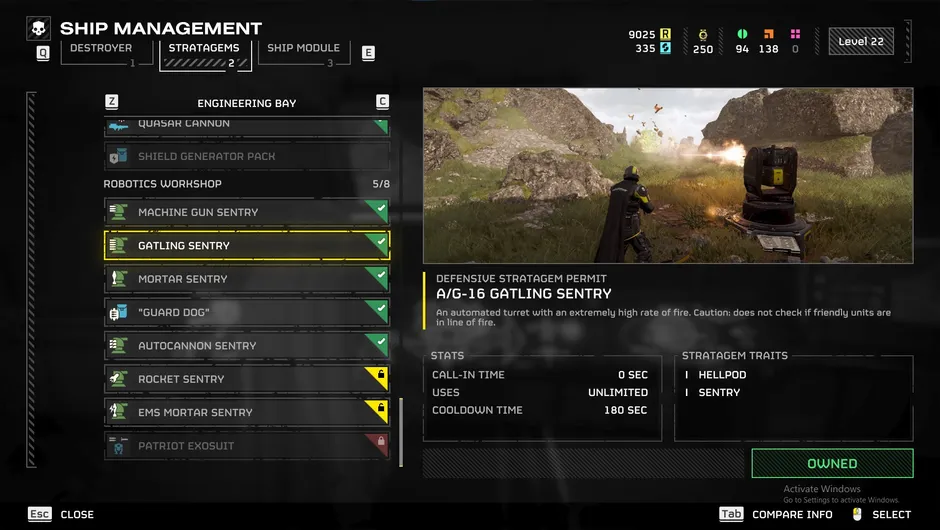Choose the Autocannon Sentry entry
The image size is (940, 530).
click(246, 346)
